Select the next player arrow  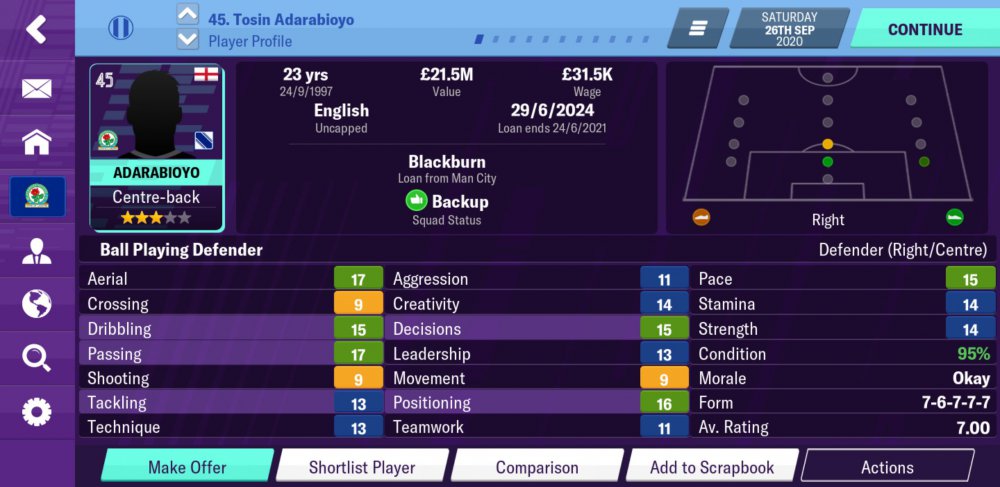pyautogui.click(x=187, y=40)
